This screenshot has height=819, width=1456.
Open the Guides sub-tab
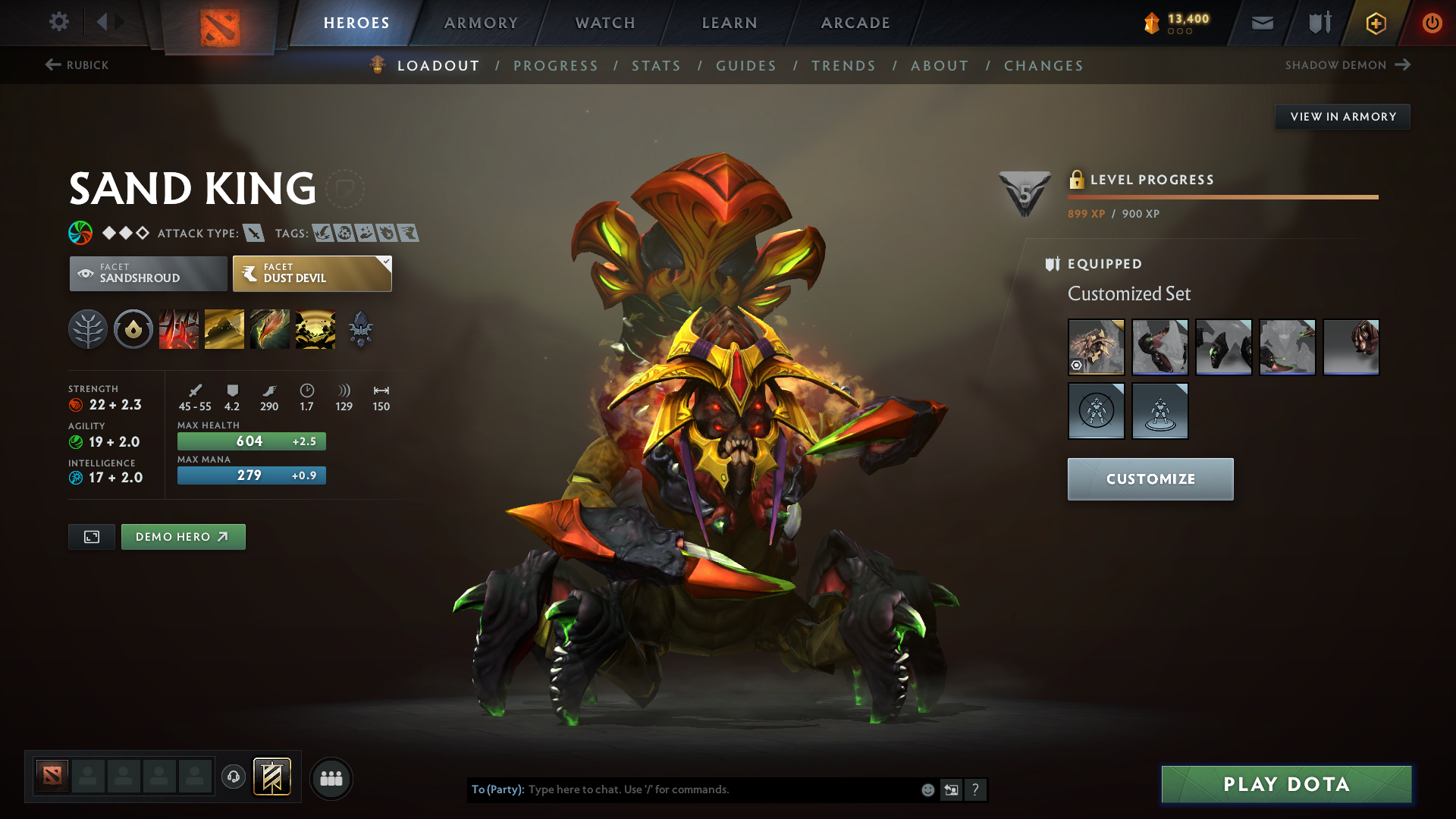pos(746,66)
